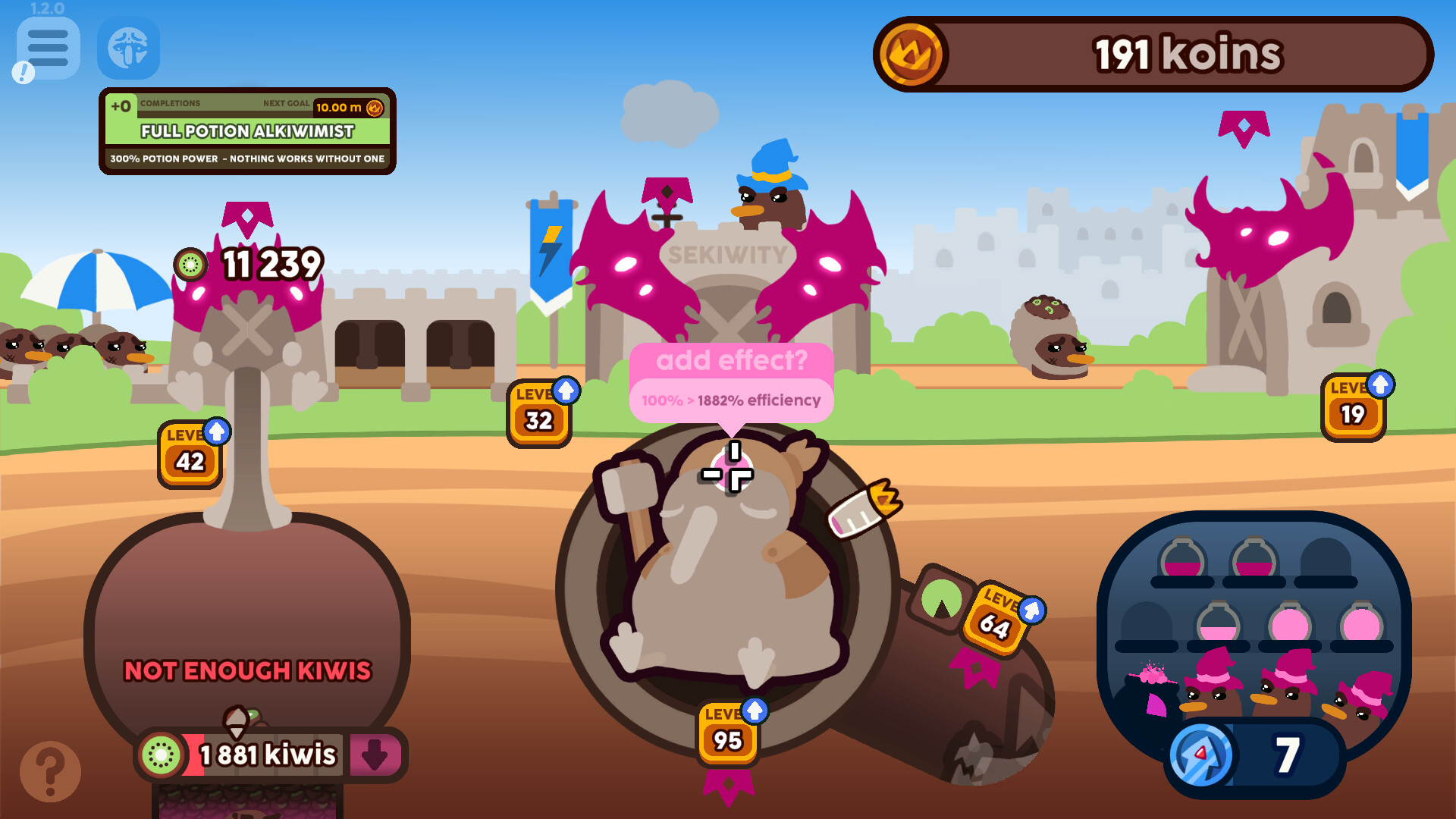Expand kiwi storage with the down arrow
The image size is (1456, 819).
pyautogui.click(x=376, y=754)
